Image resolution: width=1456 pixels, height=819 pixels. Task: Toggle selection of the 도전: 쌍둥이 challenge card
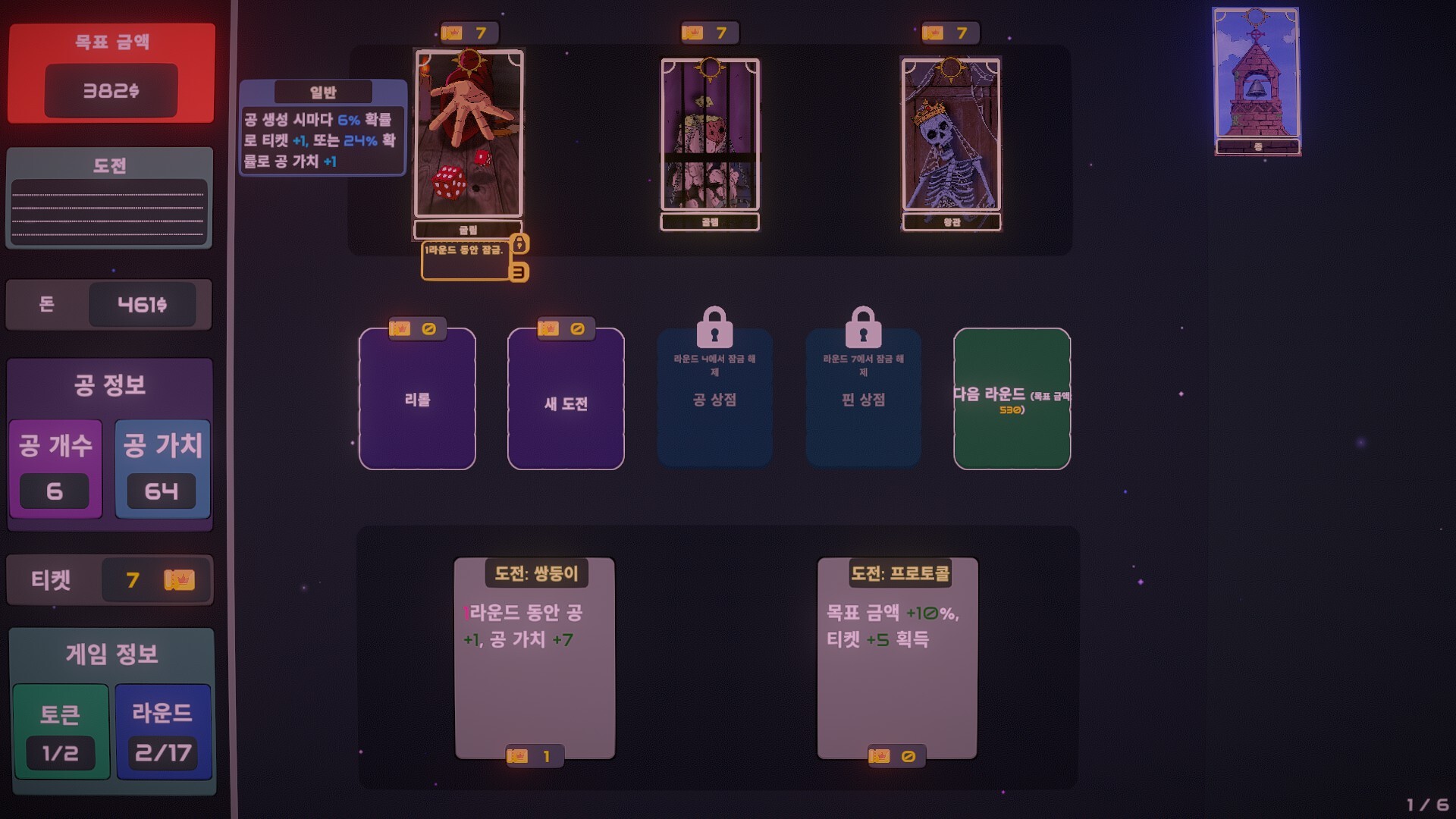tap(533, 656)
